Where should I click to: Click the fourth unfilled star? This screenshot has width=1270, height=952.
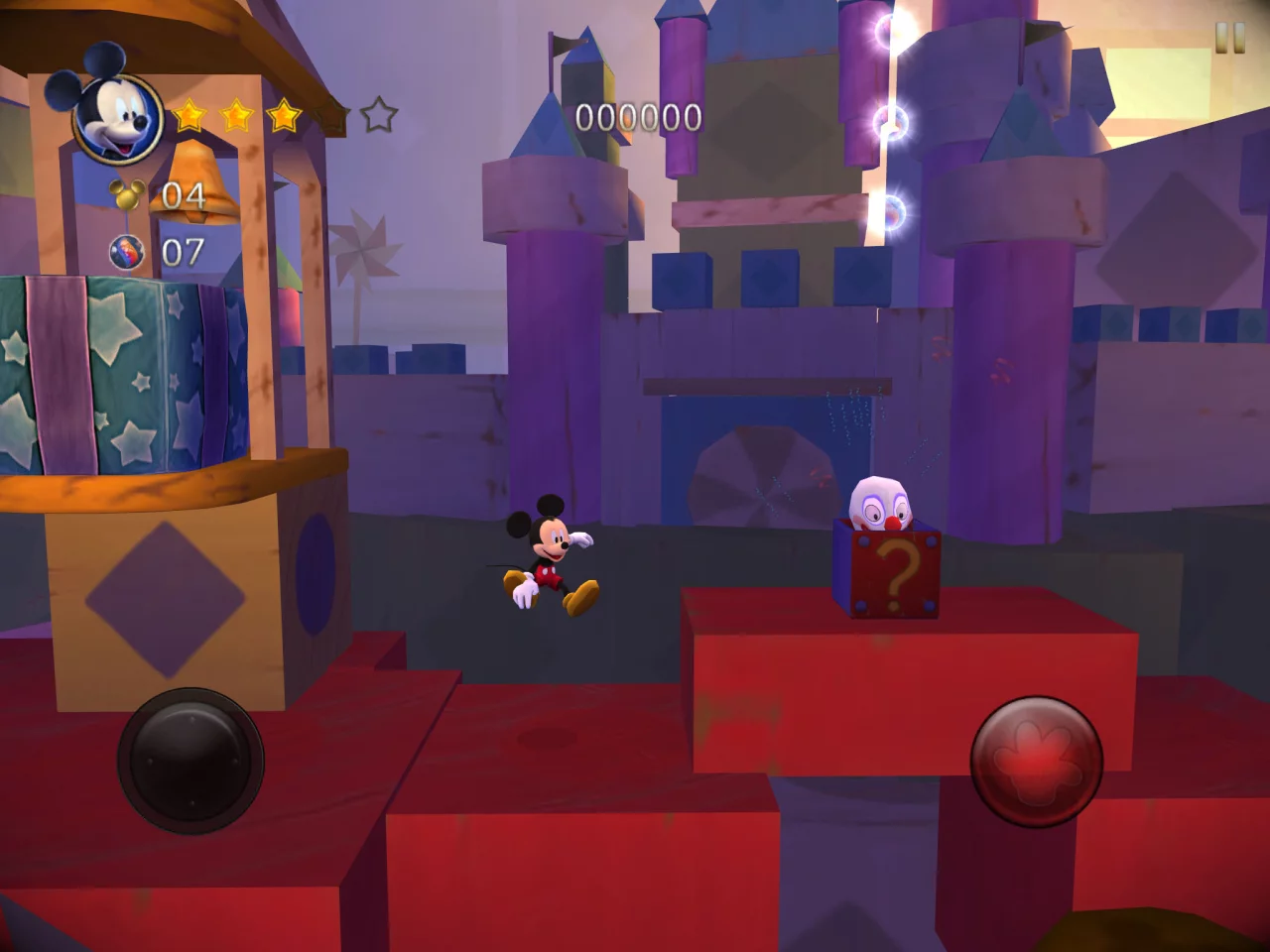(330, 116)
